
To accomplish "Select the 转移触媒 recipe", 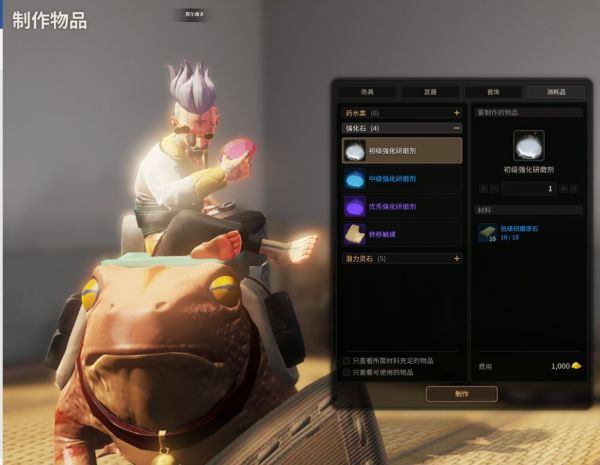I will 401,234.
